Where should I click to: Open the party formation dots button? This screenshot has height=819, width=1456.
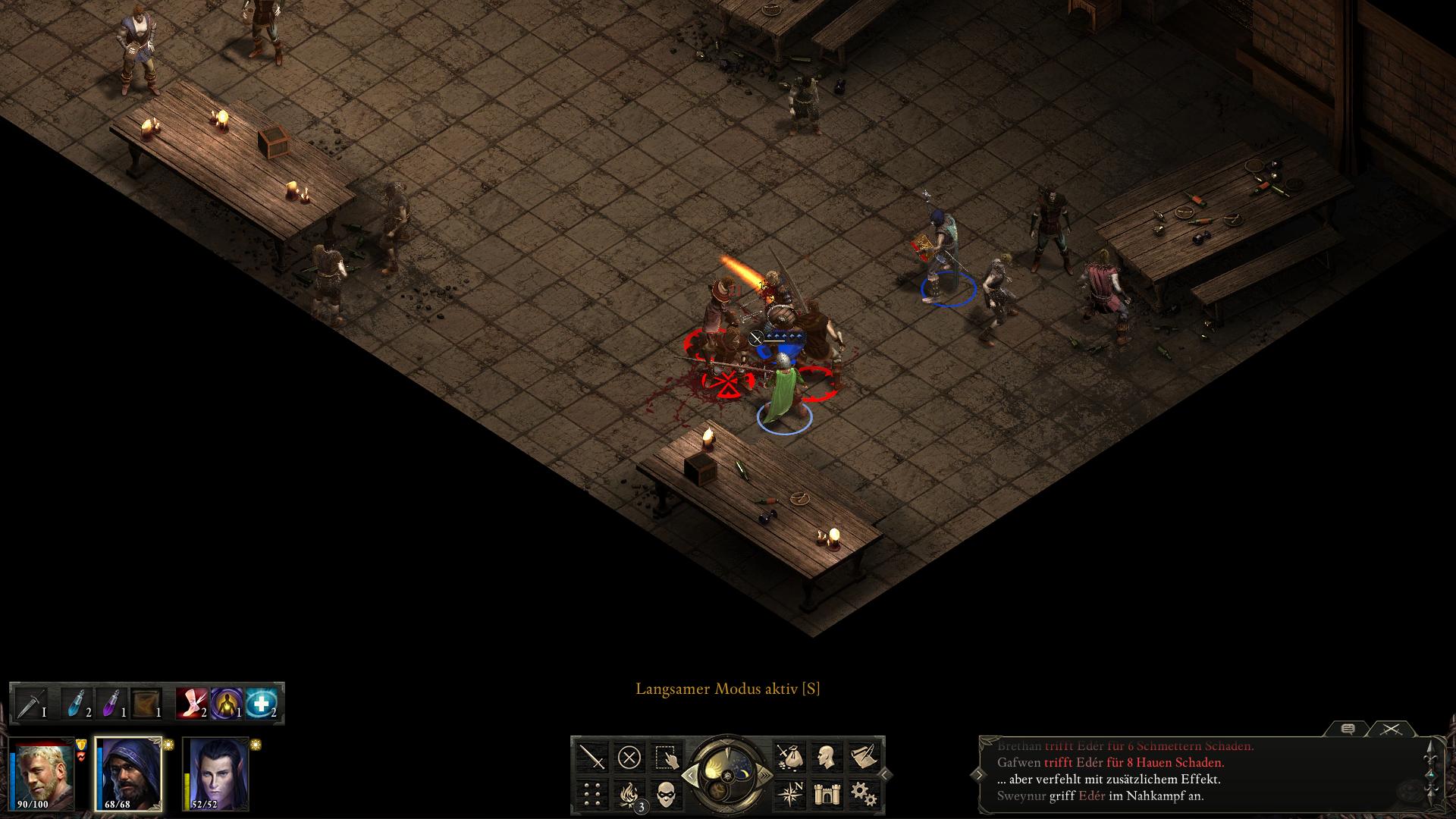pos(592,794)
